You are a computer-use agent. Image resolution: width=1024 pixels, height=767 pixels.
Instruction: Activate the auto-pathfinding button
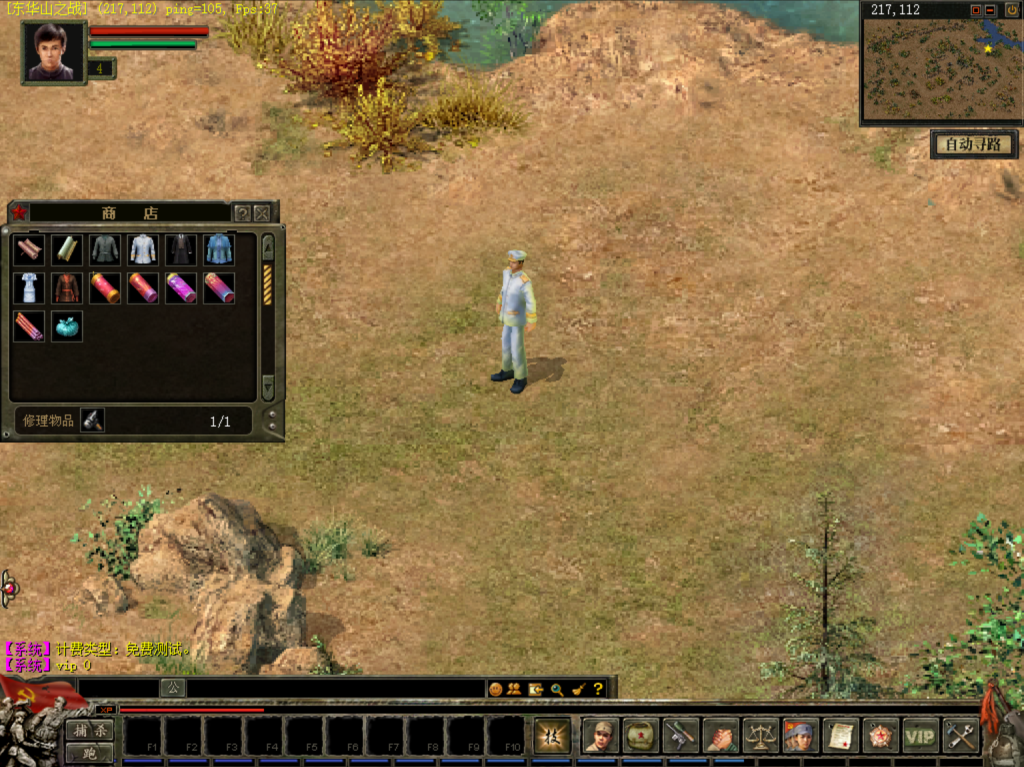(973, 145)
